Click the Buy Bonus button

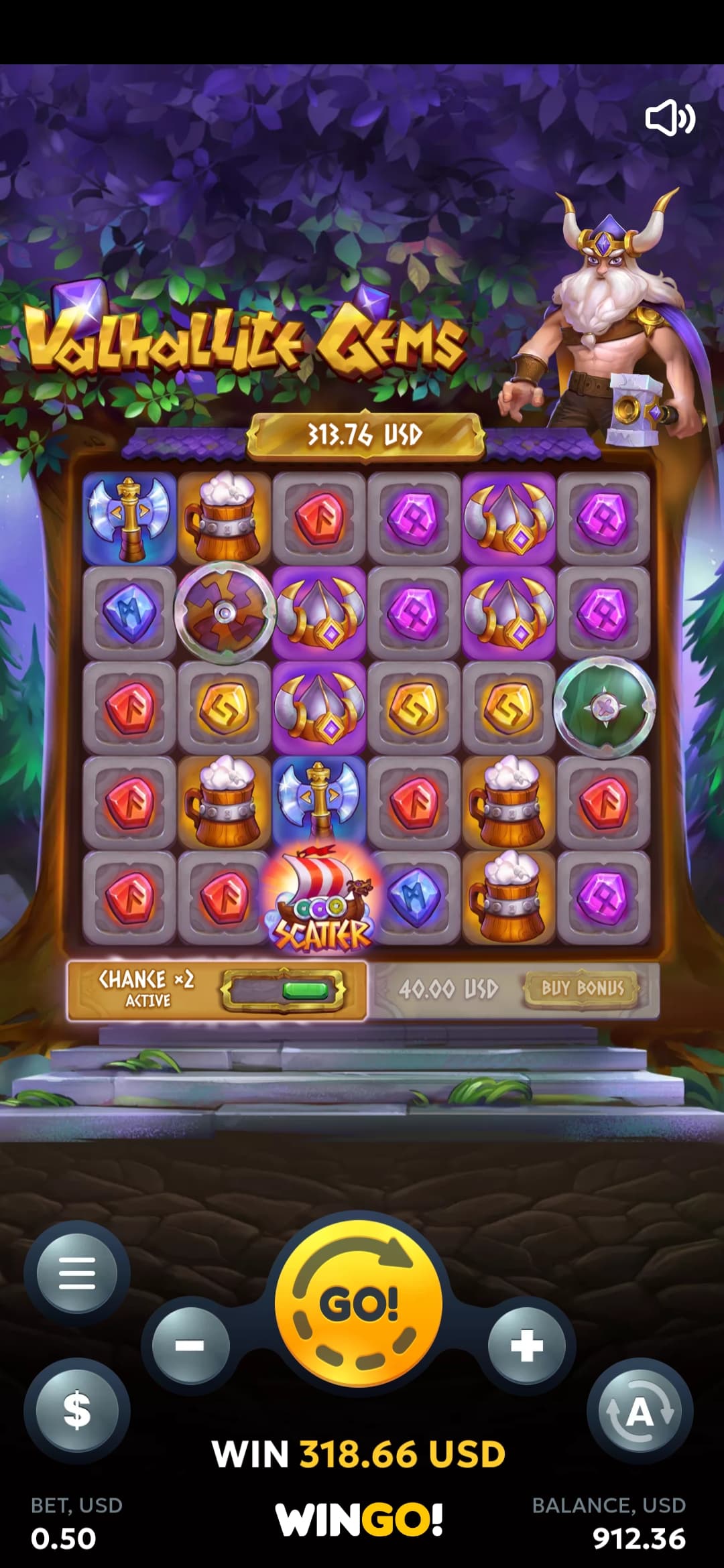click(582, 988)
